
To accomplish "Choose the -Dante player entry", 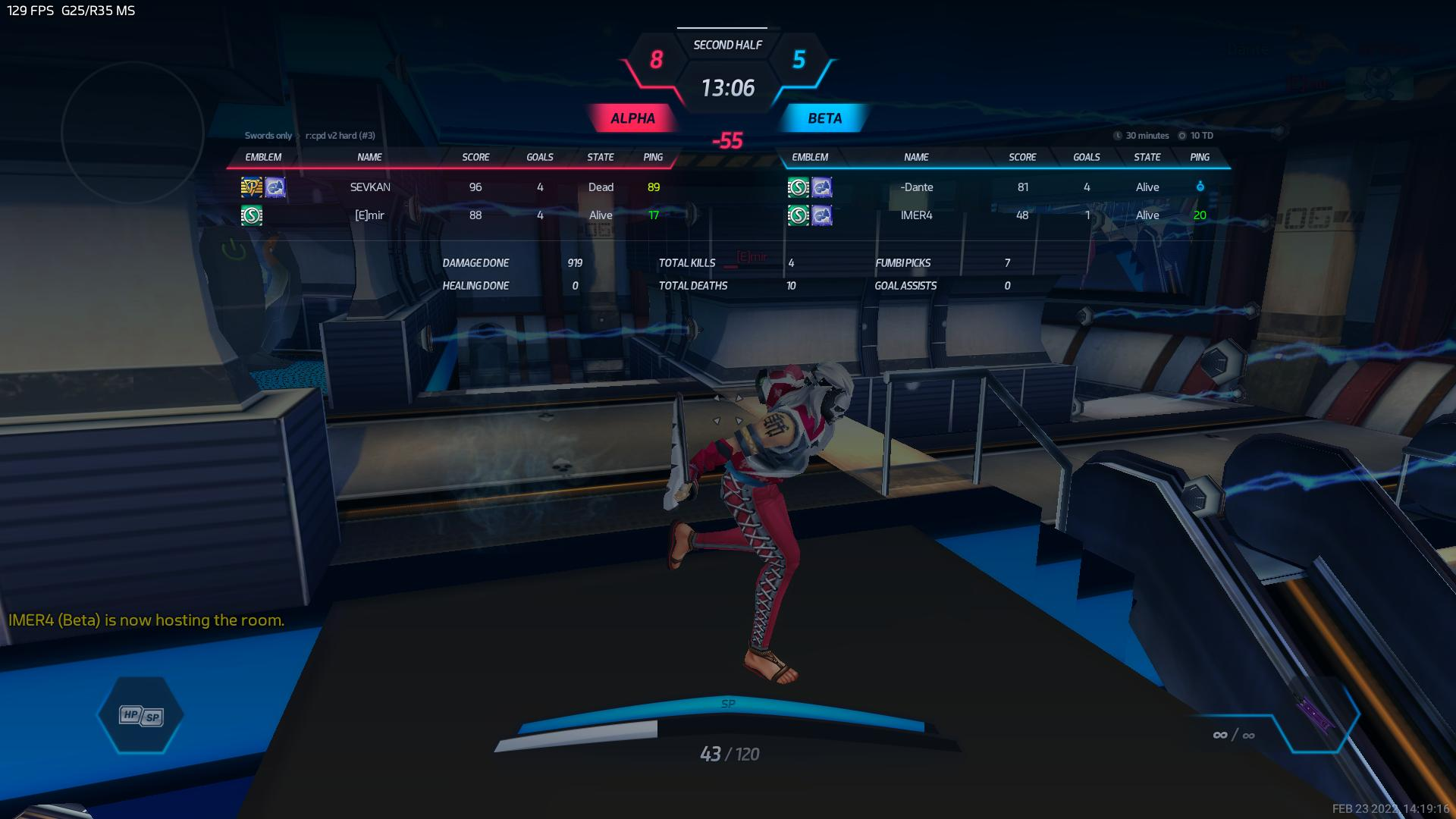I will pos(916,187).
